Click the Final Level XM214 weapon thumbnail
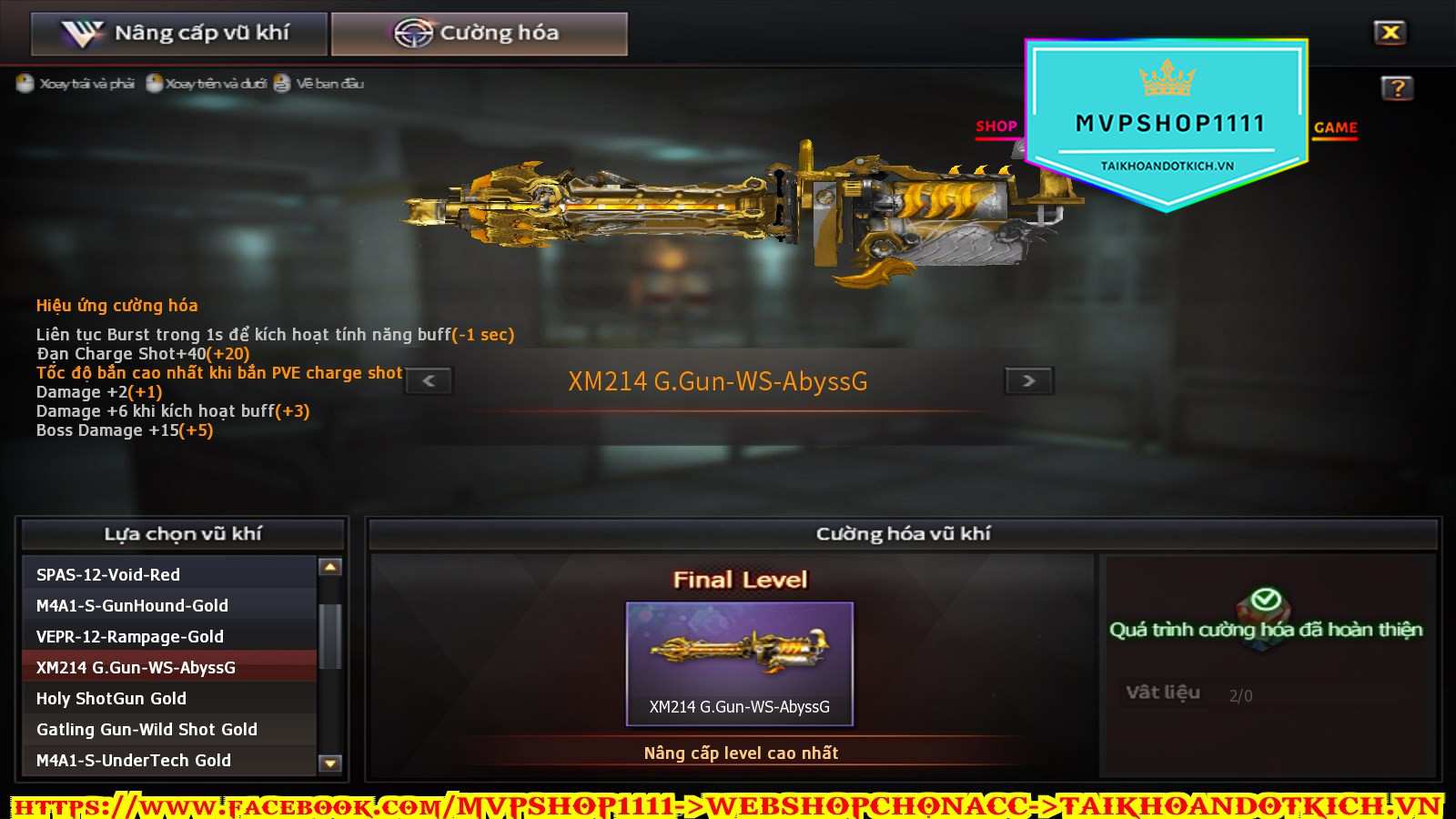Image resolution: width=1456 pixels, height=819 pixels. [x=739, y=662]
